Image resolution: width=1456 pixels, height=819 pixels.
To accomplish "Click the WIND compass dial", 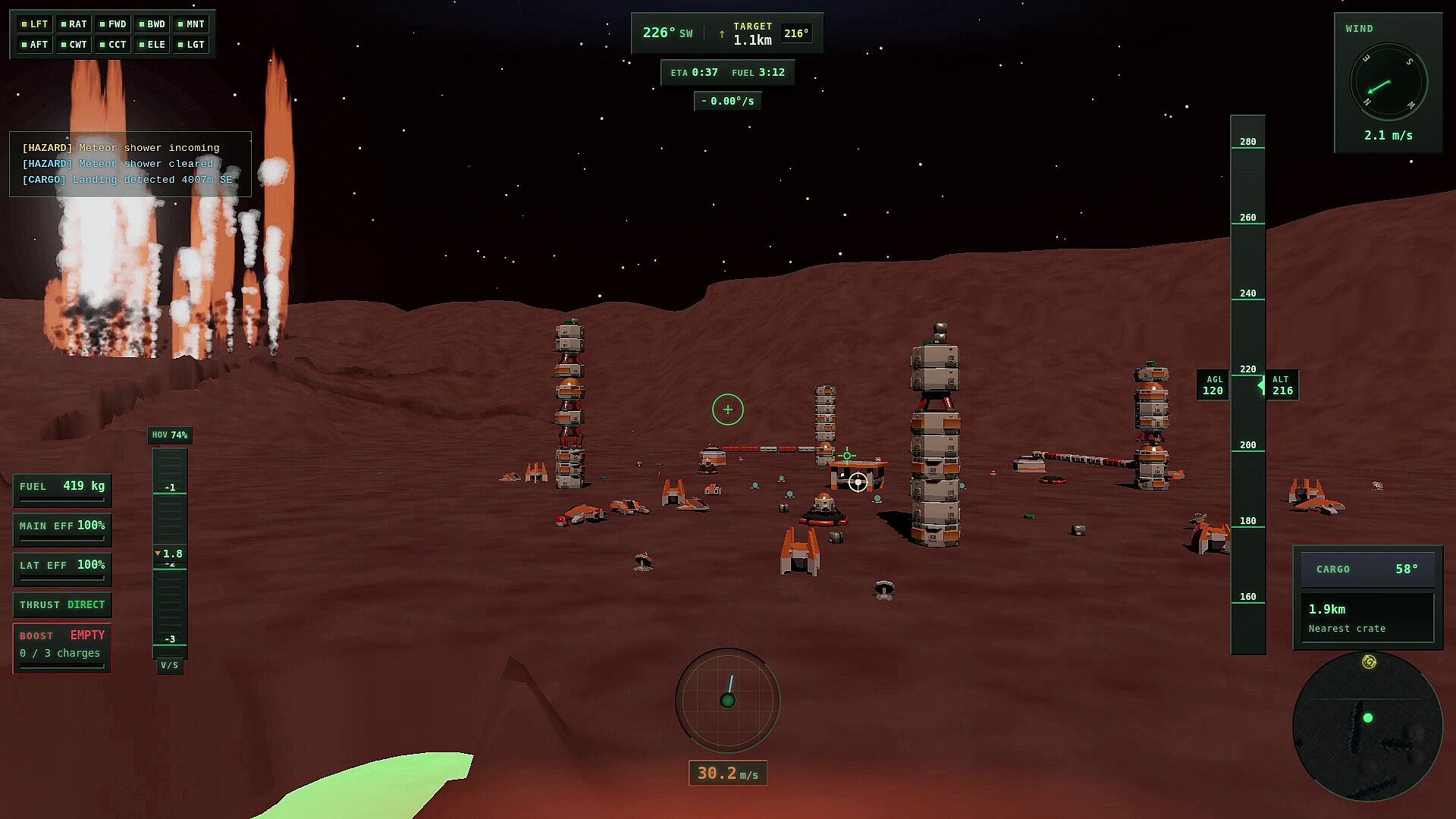I will tap(1389, 83).
